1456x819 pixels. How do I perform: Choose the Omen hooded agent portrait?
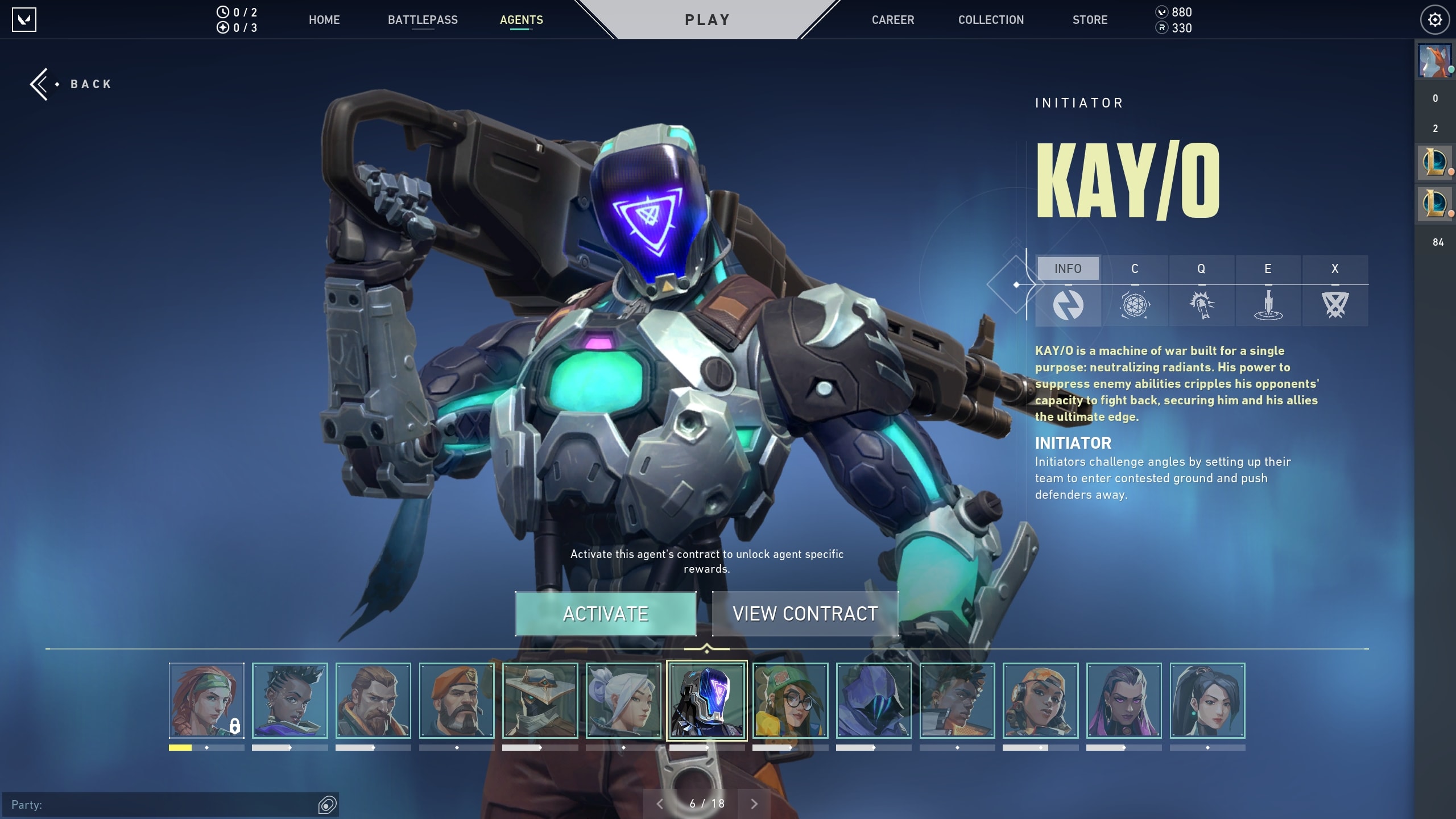874,701
